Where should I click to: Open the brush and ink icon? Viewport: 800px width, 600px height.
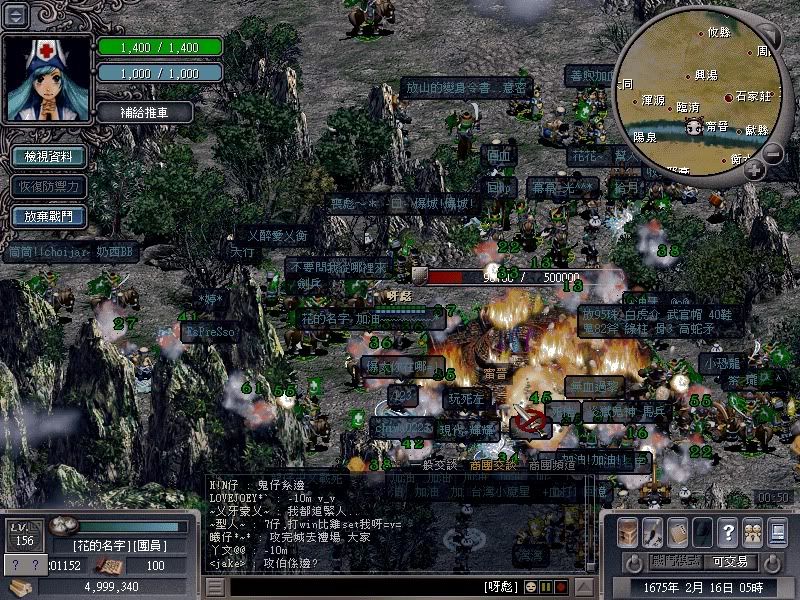653,531
